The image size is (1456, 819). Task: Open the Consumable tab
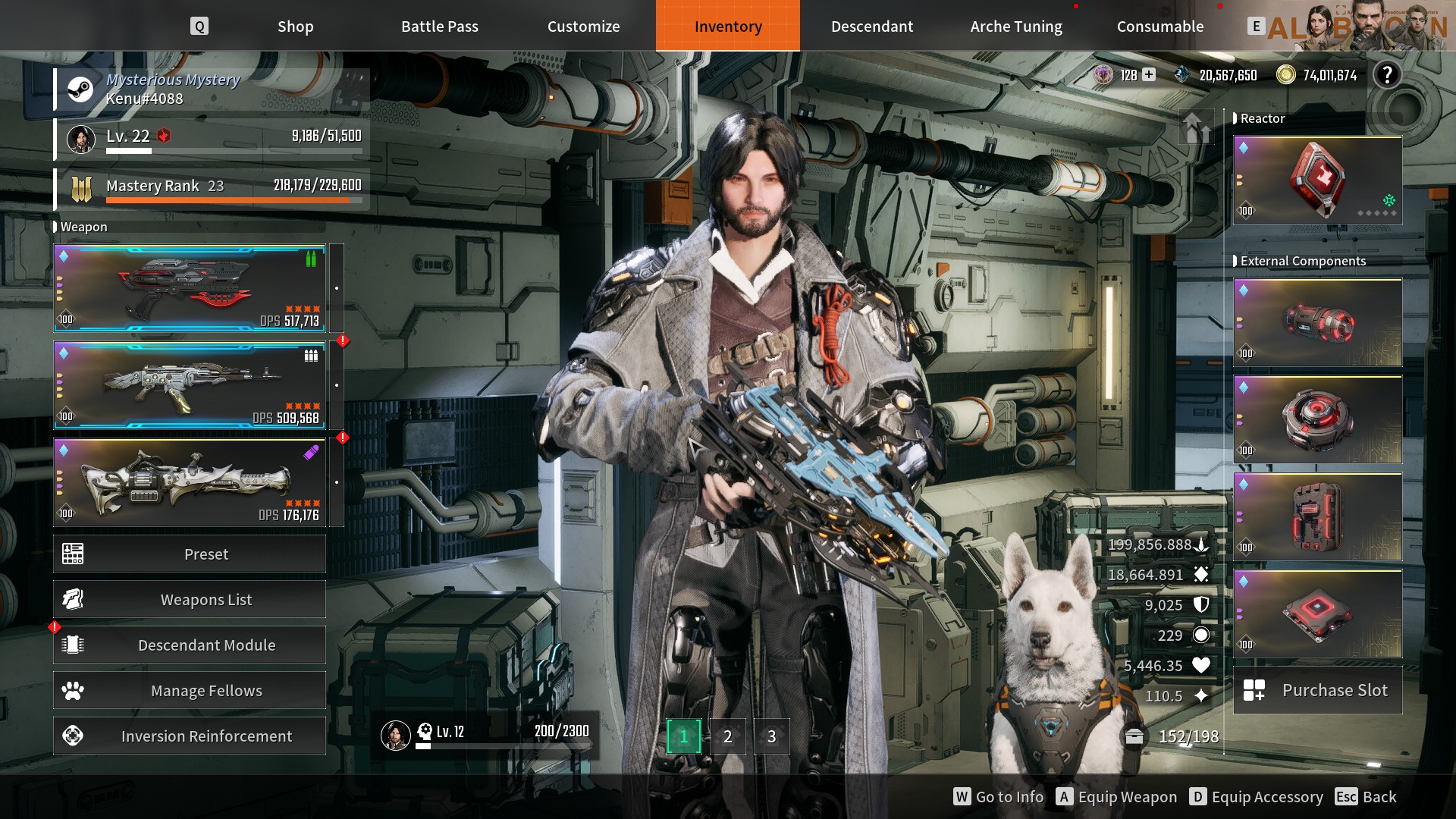[1159, 27]
